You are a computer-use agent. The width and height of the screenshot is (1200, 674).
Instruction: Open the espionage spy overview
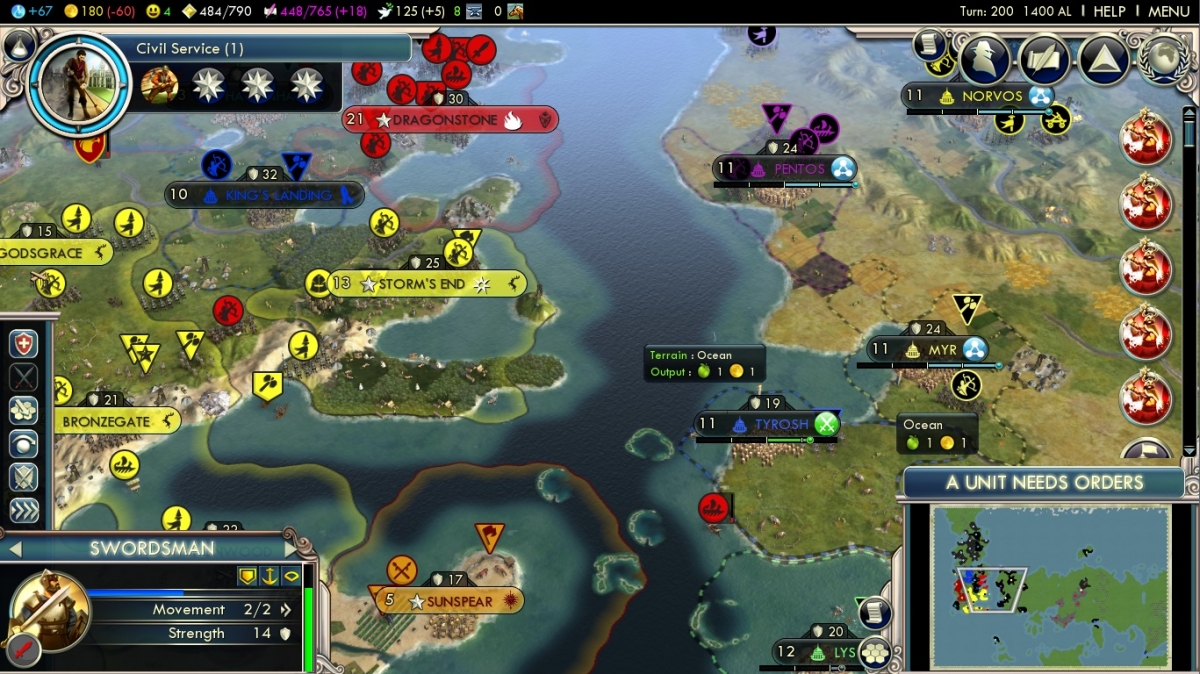pyautogui.click(x=984, y=60)
